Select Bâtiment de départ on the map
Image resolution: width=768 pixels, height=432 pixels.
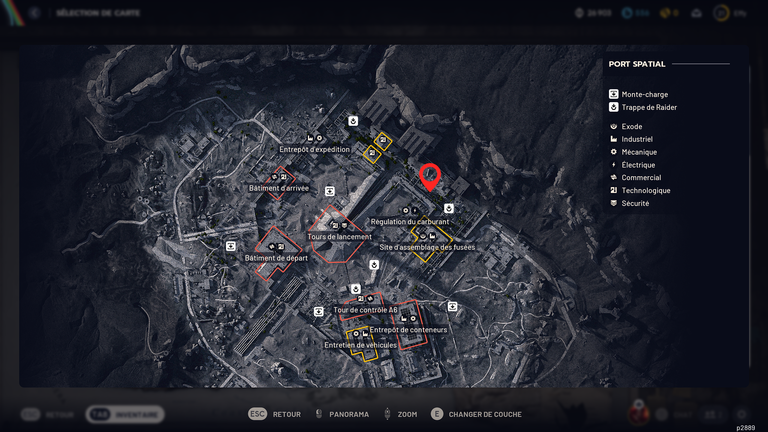[x=277, y=258]
